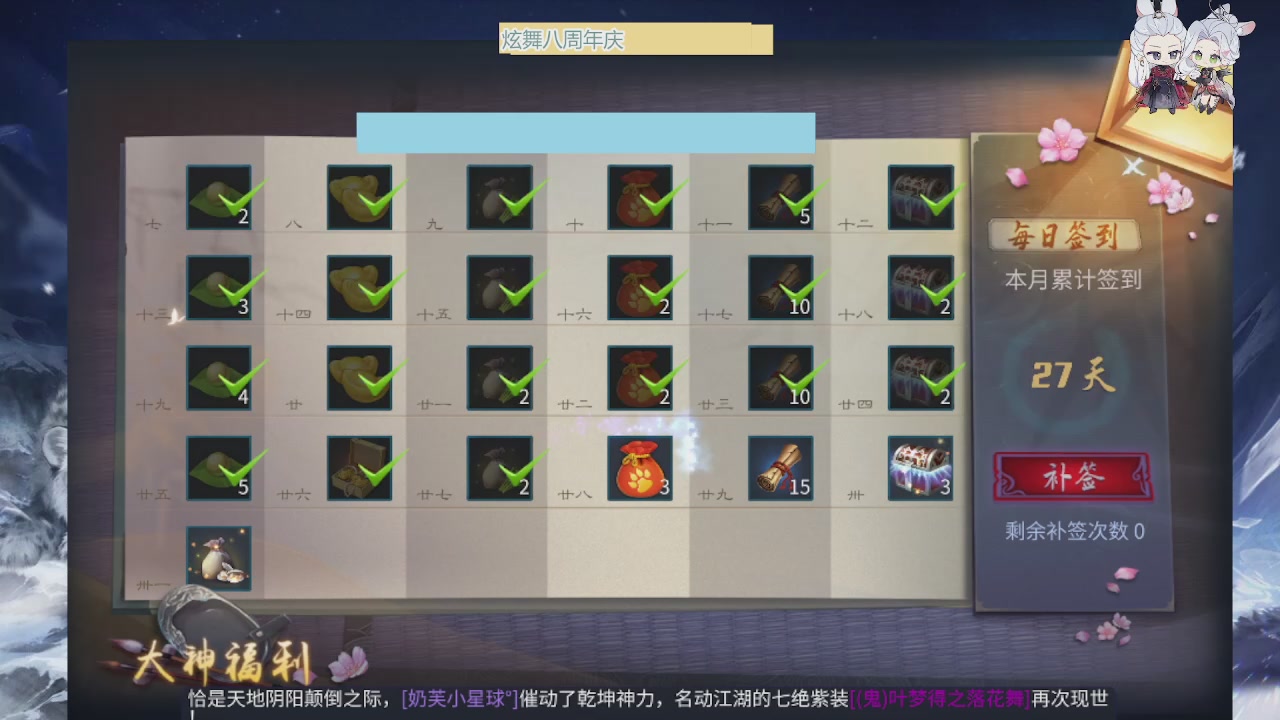This screenshot has width=1280, height=720.
Task: Open the treasure chest reward x3 on day 30
Action: 919,467
